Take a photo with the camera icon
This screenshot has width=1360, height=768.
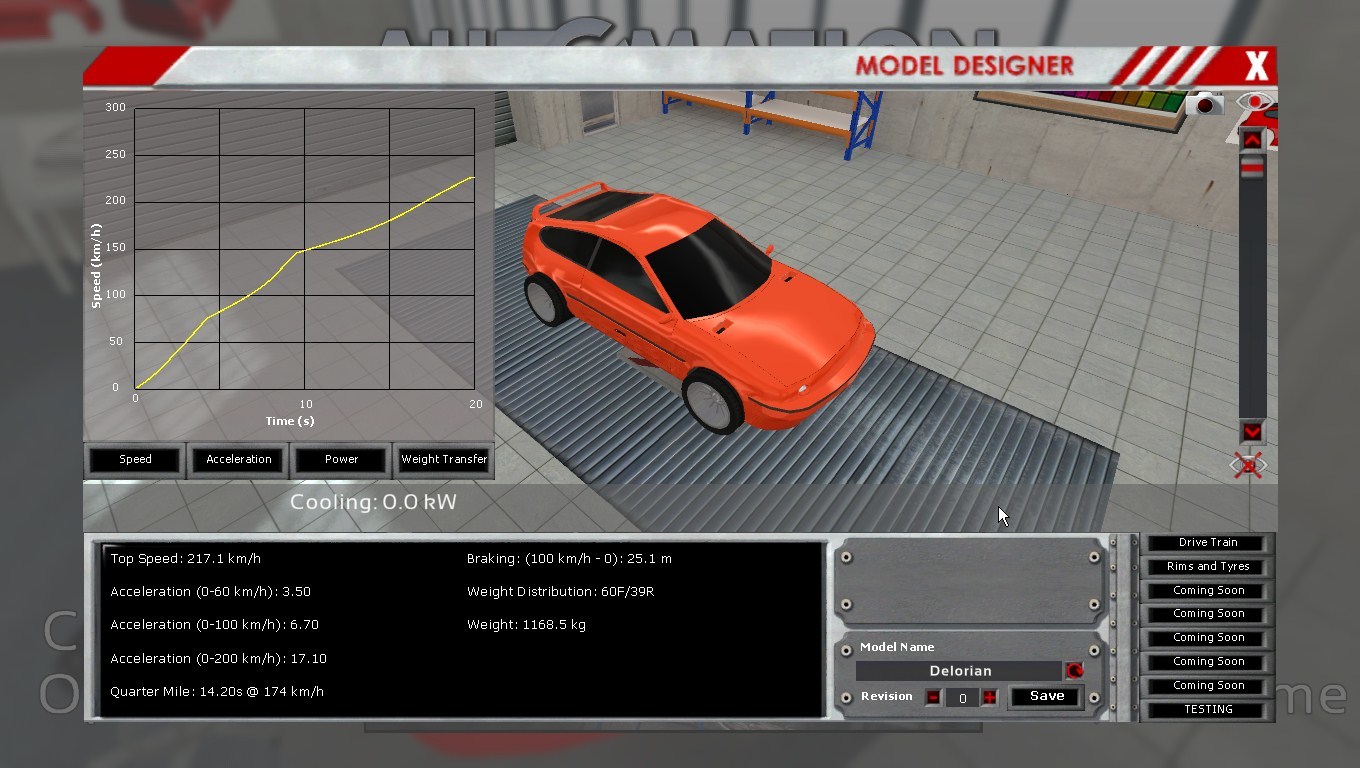(x=1205, y=104)
